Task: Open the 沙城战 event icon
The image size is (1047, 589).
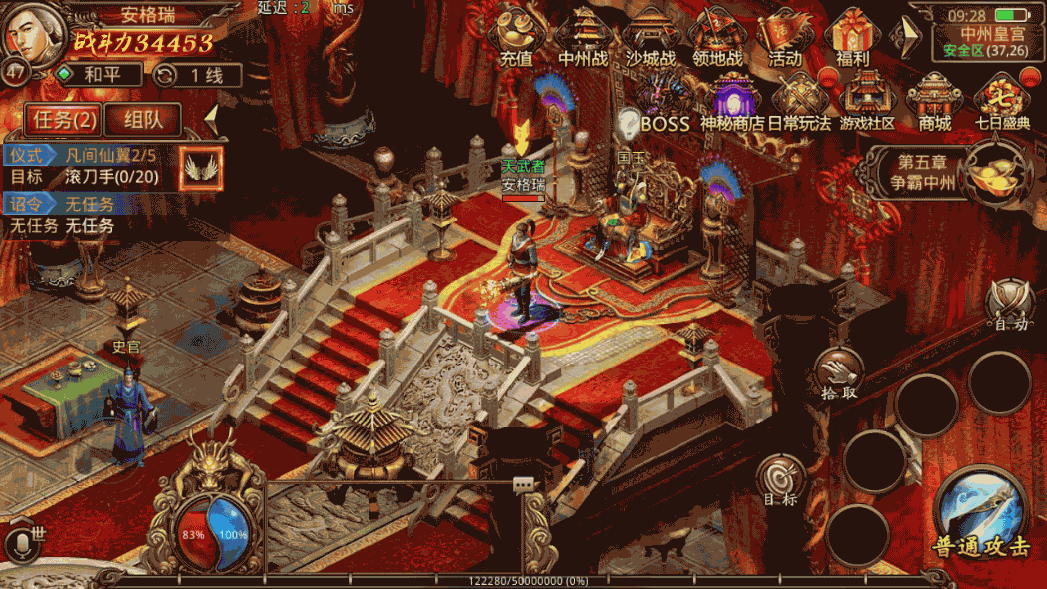Action: click(x=650, y=38)
